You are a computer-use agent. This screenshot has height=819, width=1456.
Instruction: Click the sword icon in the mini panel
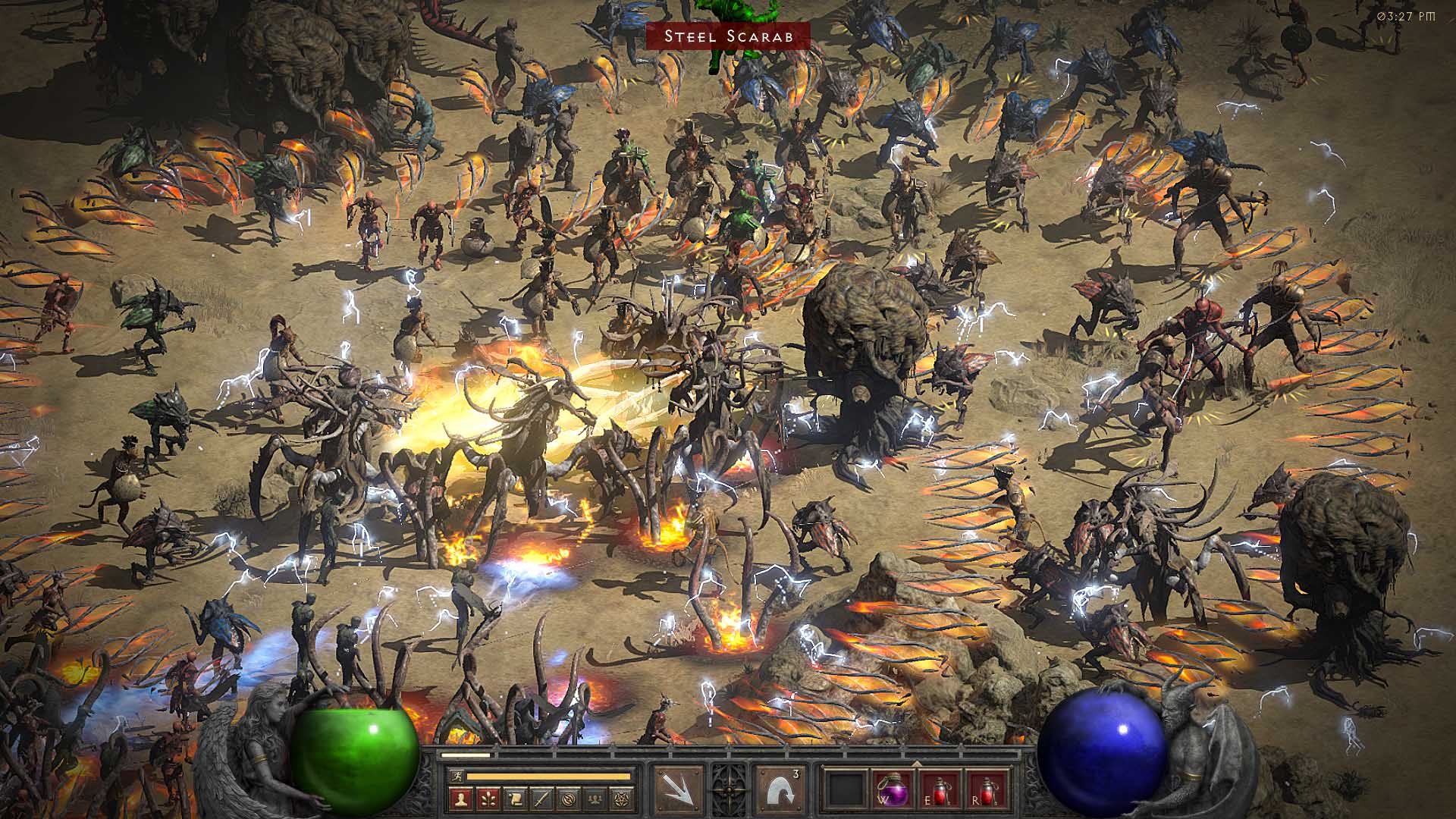pyautogui.click(x=541, y=798)
